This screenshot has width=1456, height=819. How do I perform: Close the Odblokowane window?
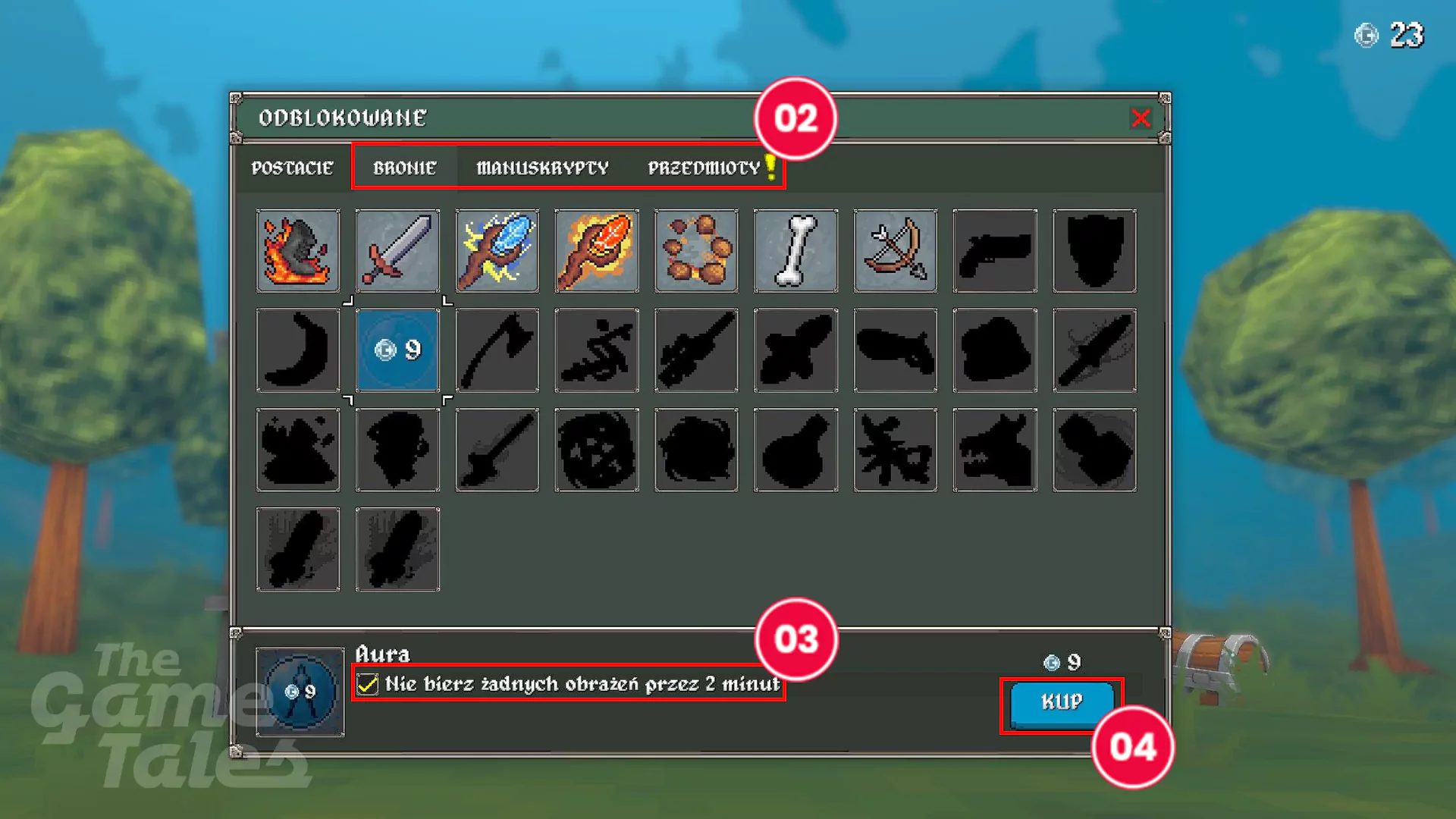click(1140, 118)
